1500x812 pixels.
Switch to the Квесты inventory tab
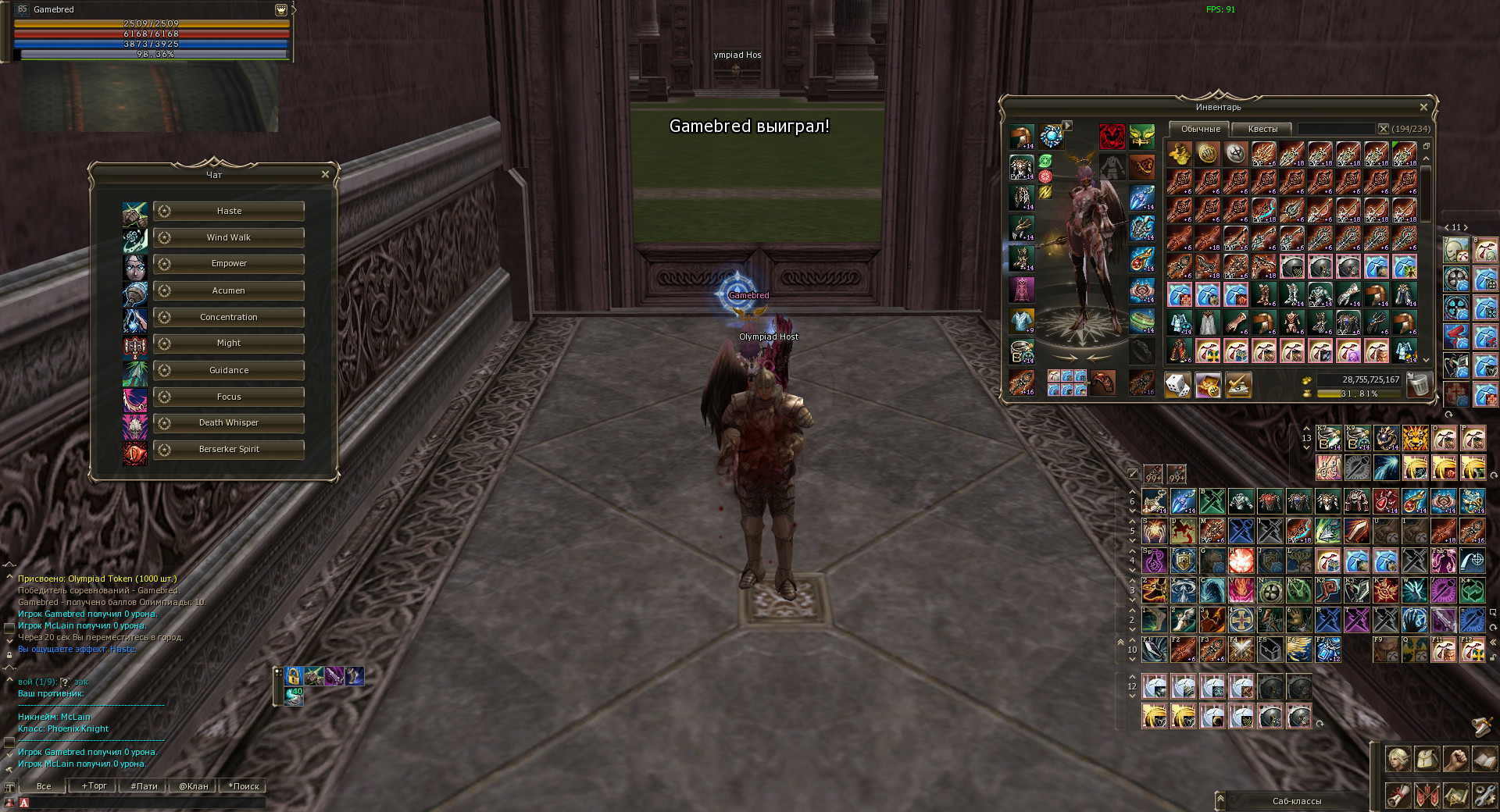click(x=1262, y=129)
